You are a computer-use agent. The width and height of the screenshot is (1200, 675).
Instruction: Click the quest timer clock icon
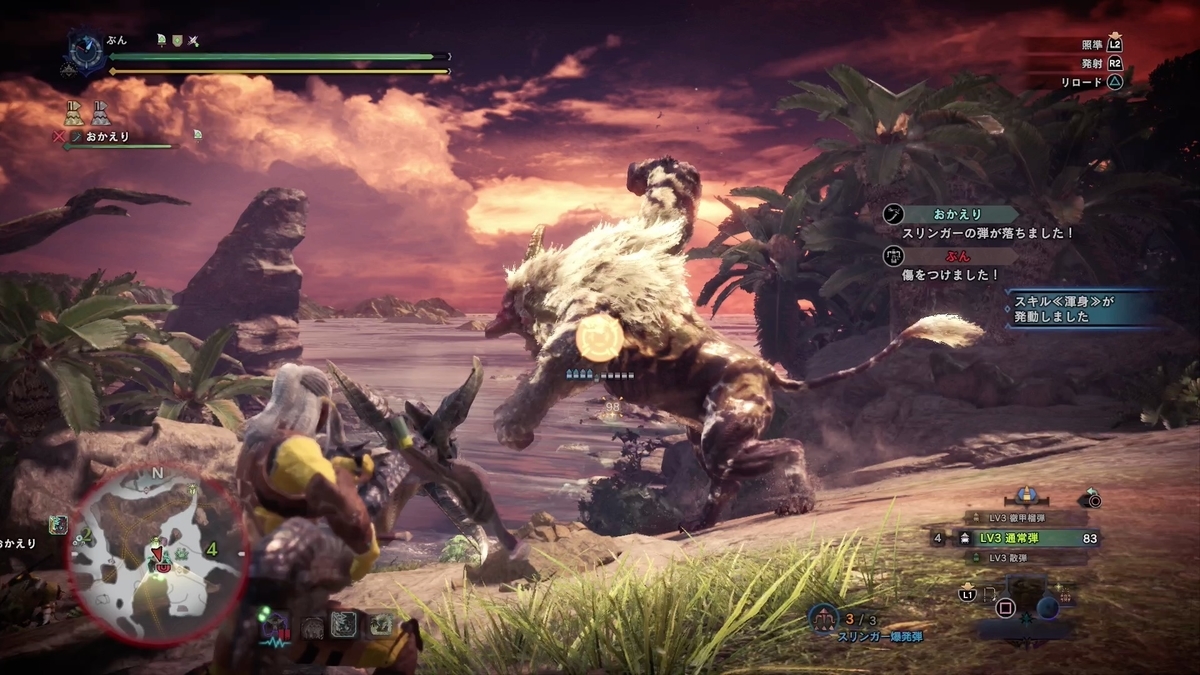pos(84,50)
